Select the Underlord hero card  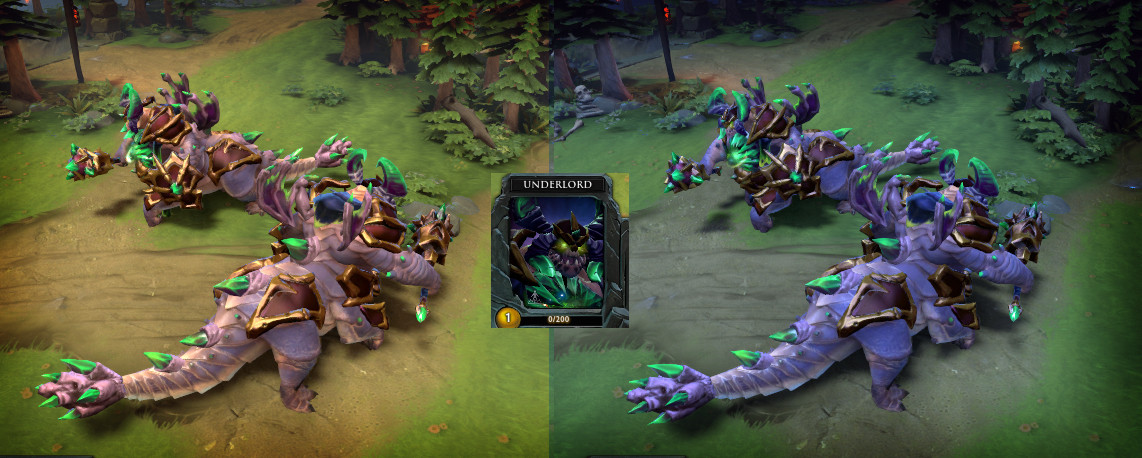click(559, 252)
